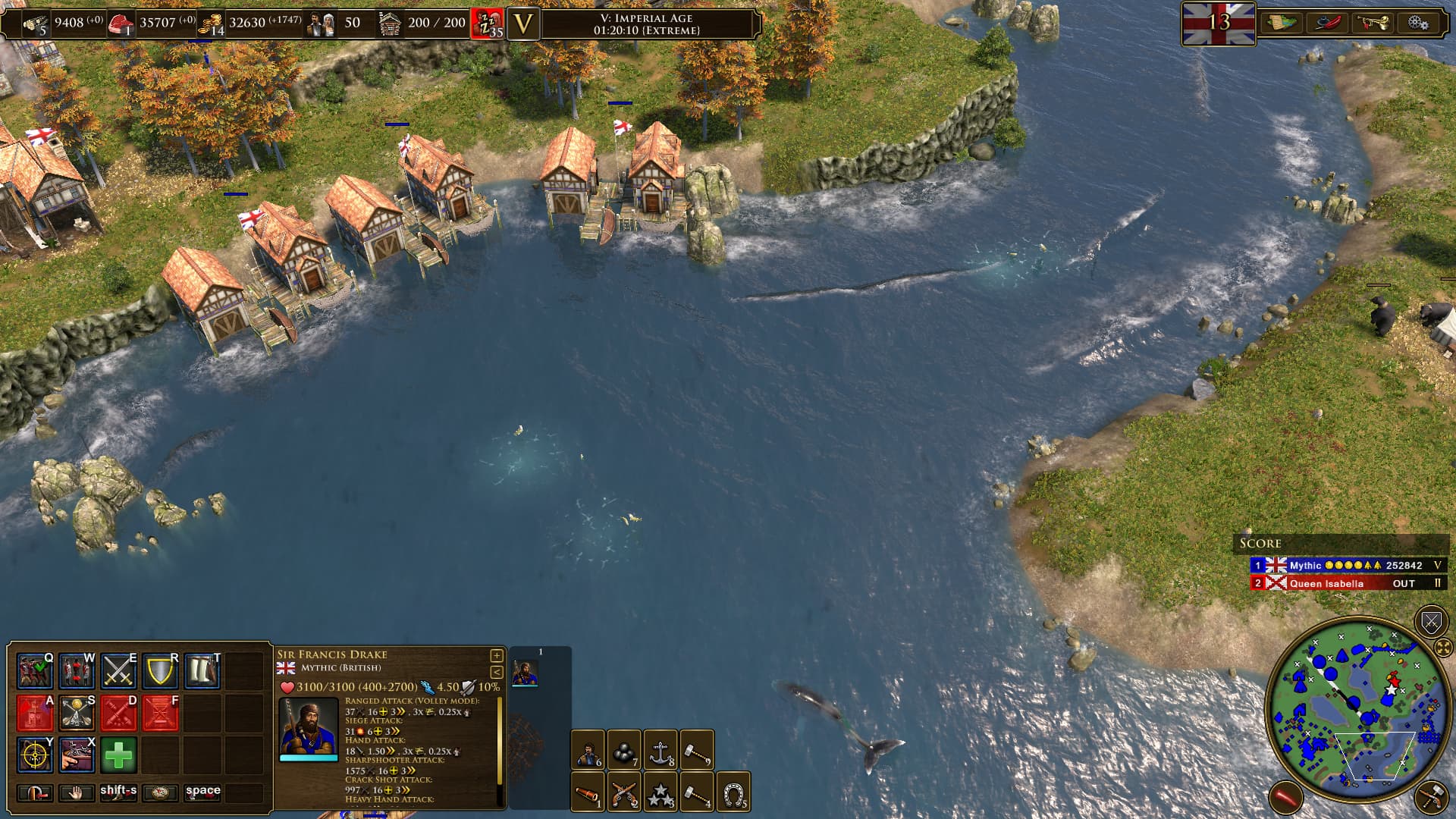Viewport: 1456px width, 819px height.
Task: Expand unit stats with the plus button
Action: pos(497,655)
